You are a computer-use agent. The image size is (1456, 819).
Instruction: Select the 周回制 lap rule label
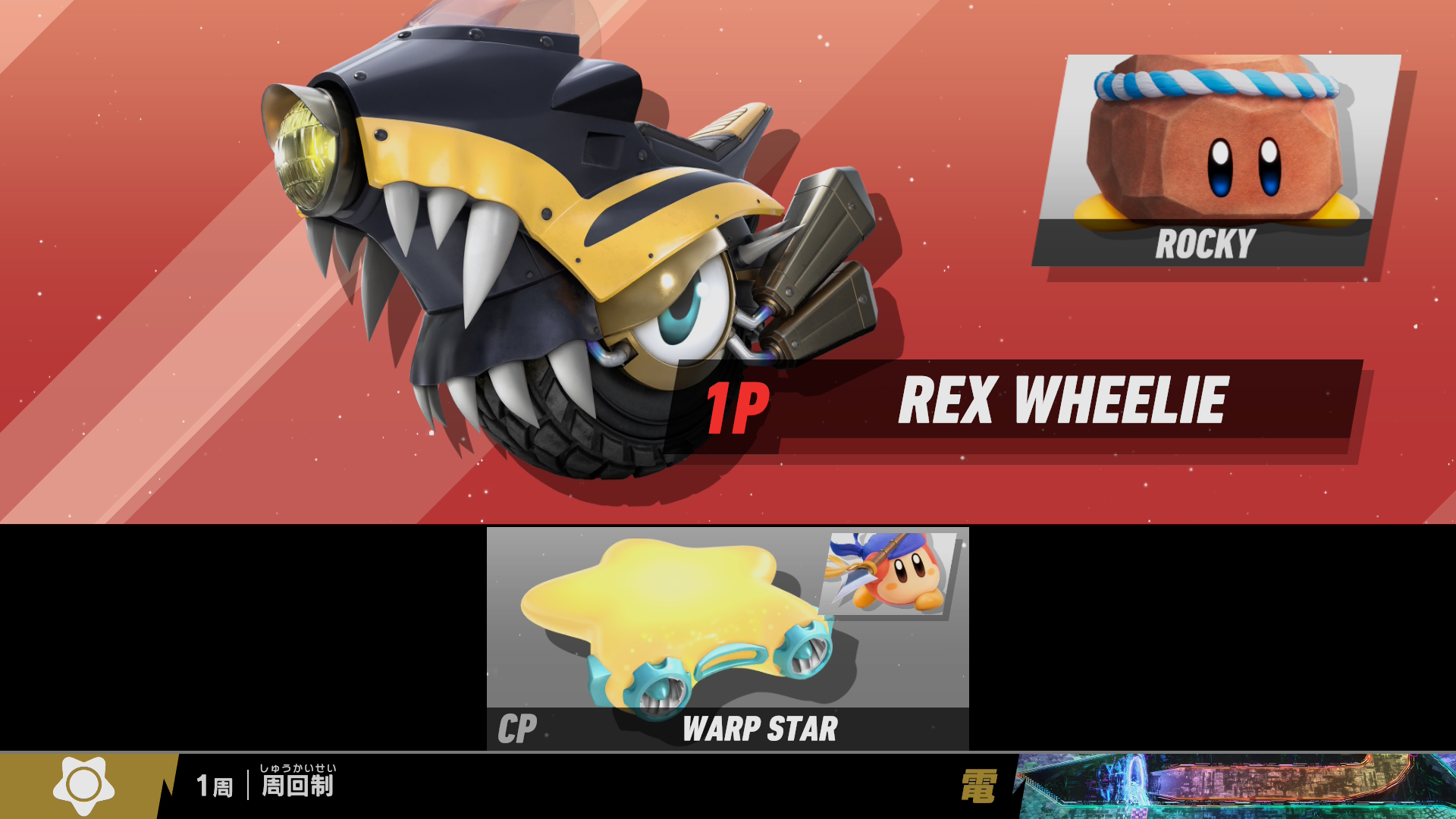297,786
